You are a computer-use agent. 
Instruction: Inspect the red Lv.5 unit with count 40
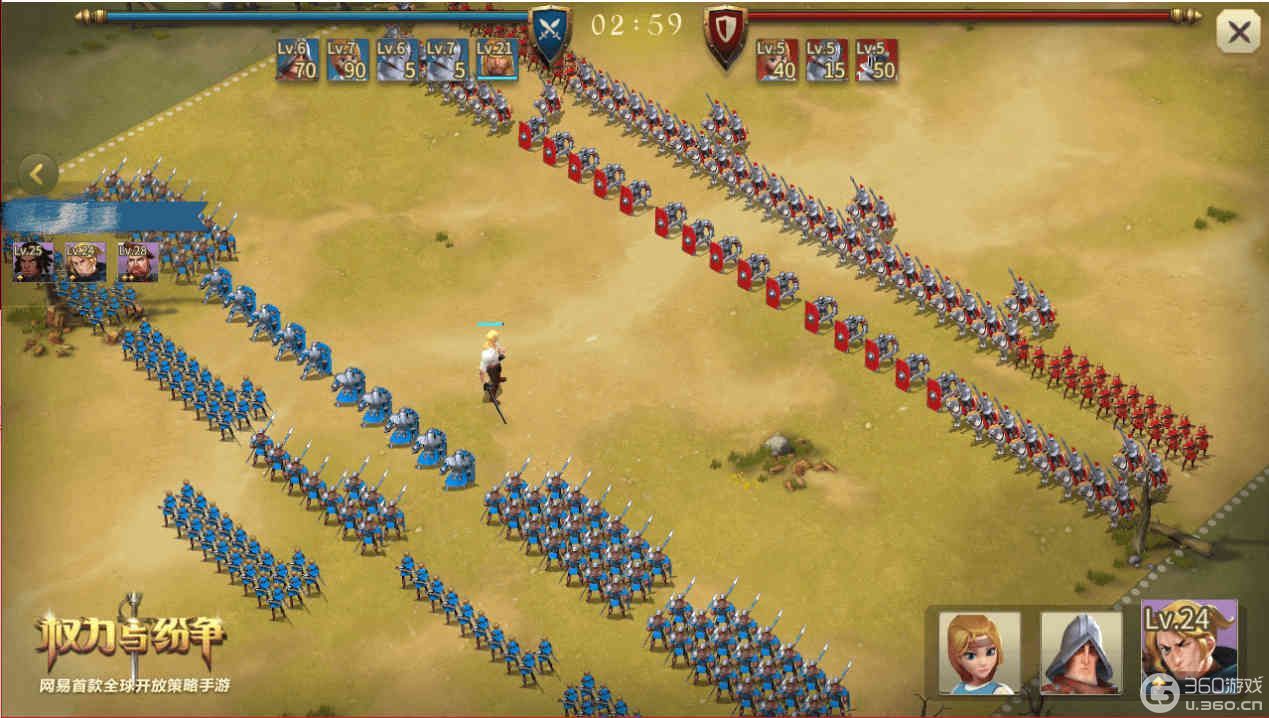776,60
